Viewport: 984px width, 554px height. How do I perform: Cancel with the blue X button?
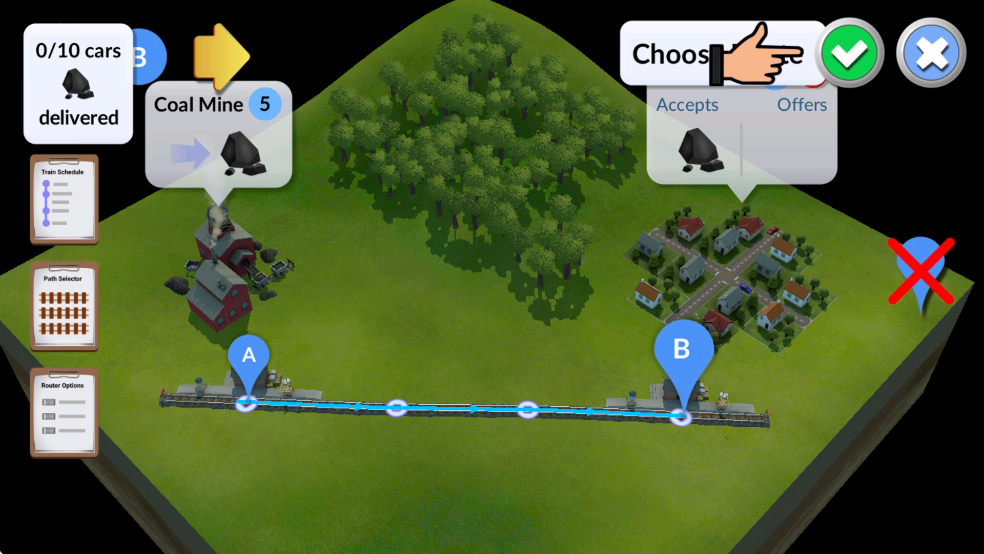click(x=930, y=54)
